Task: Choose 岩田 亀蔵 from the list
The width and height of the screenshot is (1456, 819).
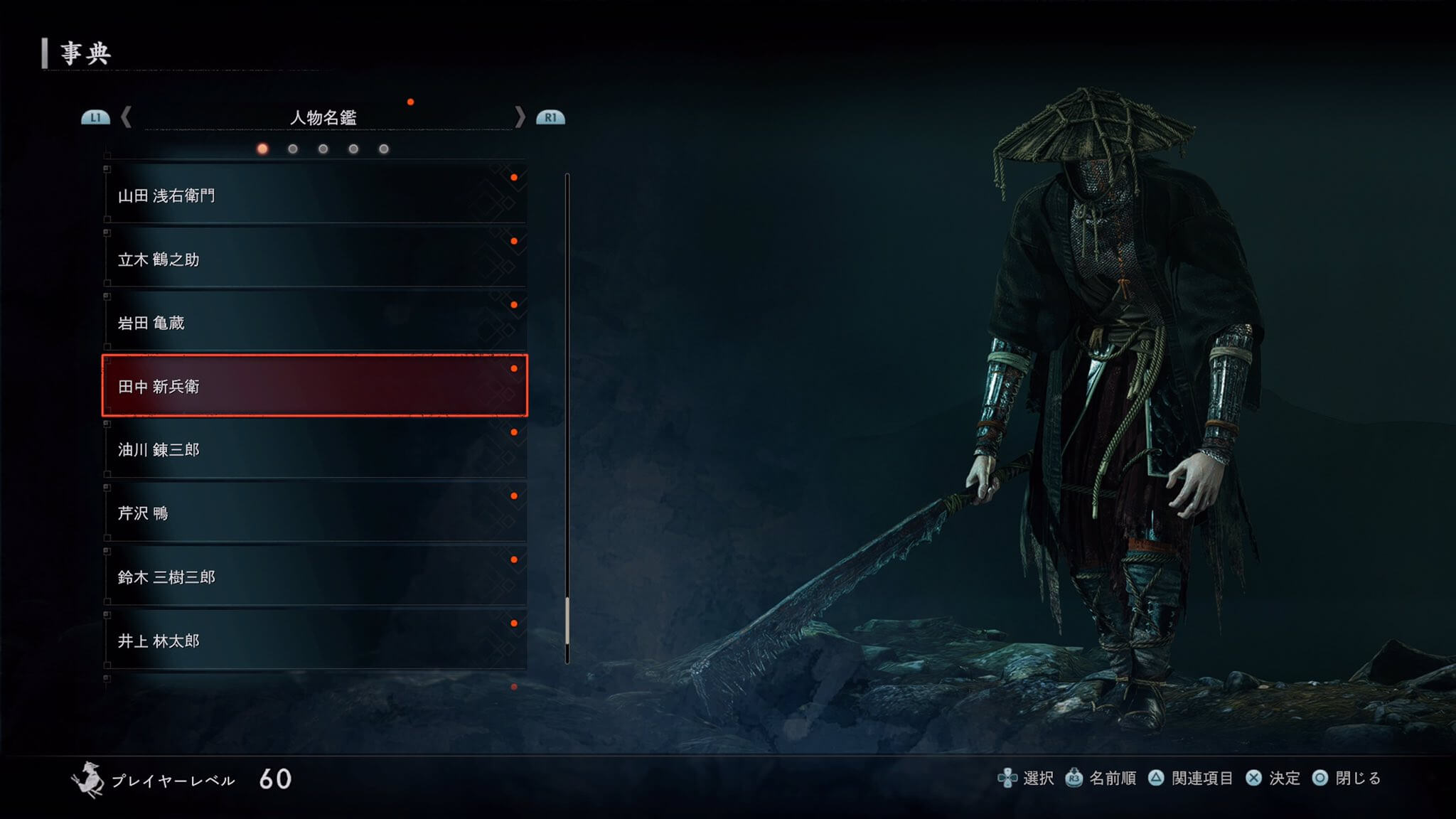Action: [x=314, y=323]
